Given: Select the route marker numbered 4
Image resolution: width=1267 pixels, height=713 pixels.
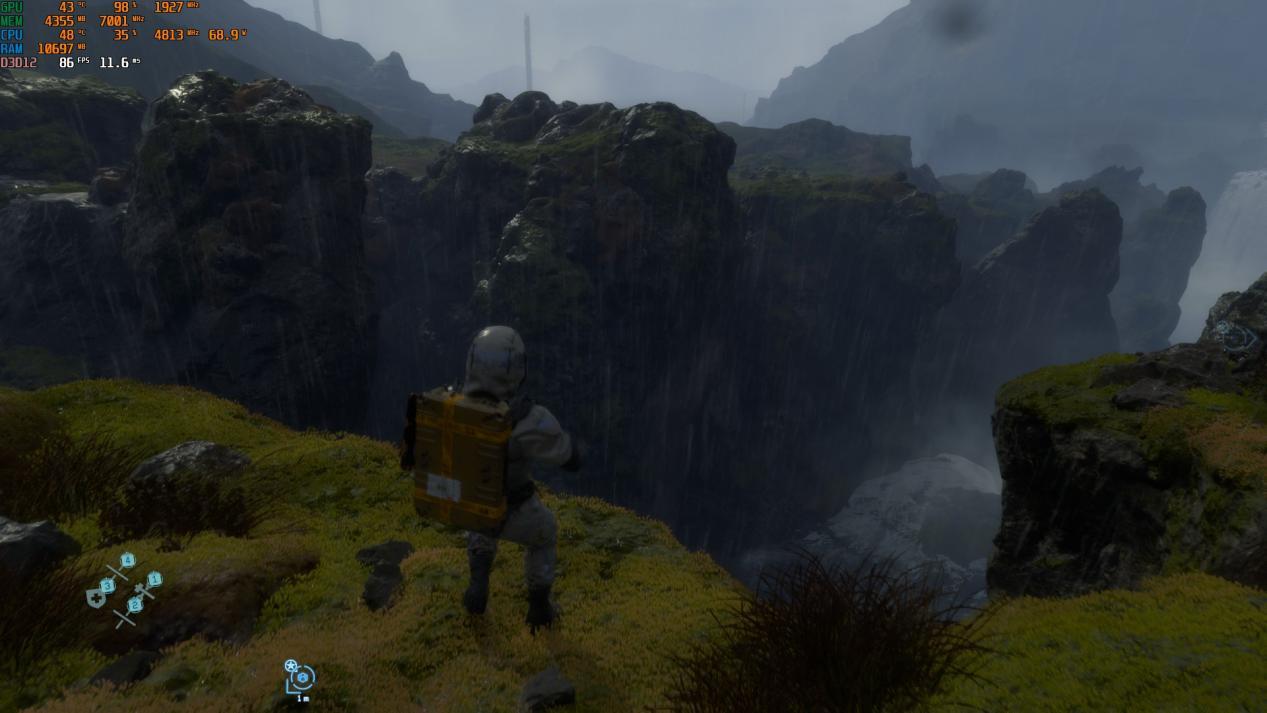Looking at the screenshot, I should (x=127, y=560).
